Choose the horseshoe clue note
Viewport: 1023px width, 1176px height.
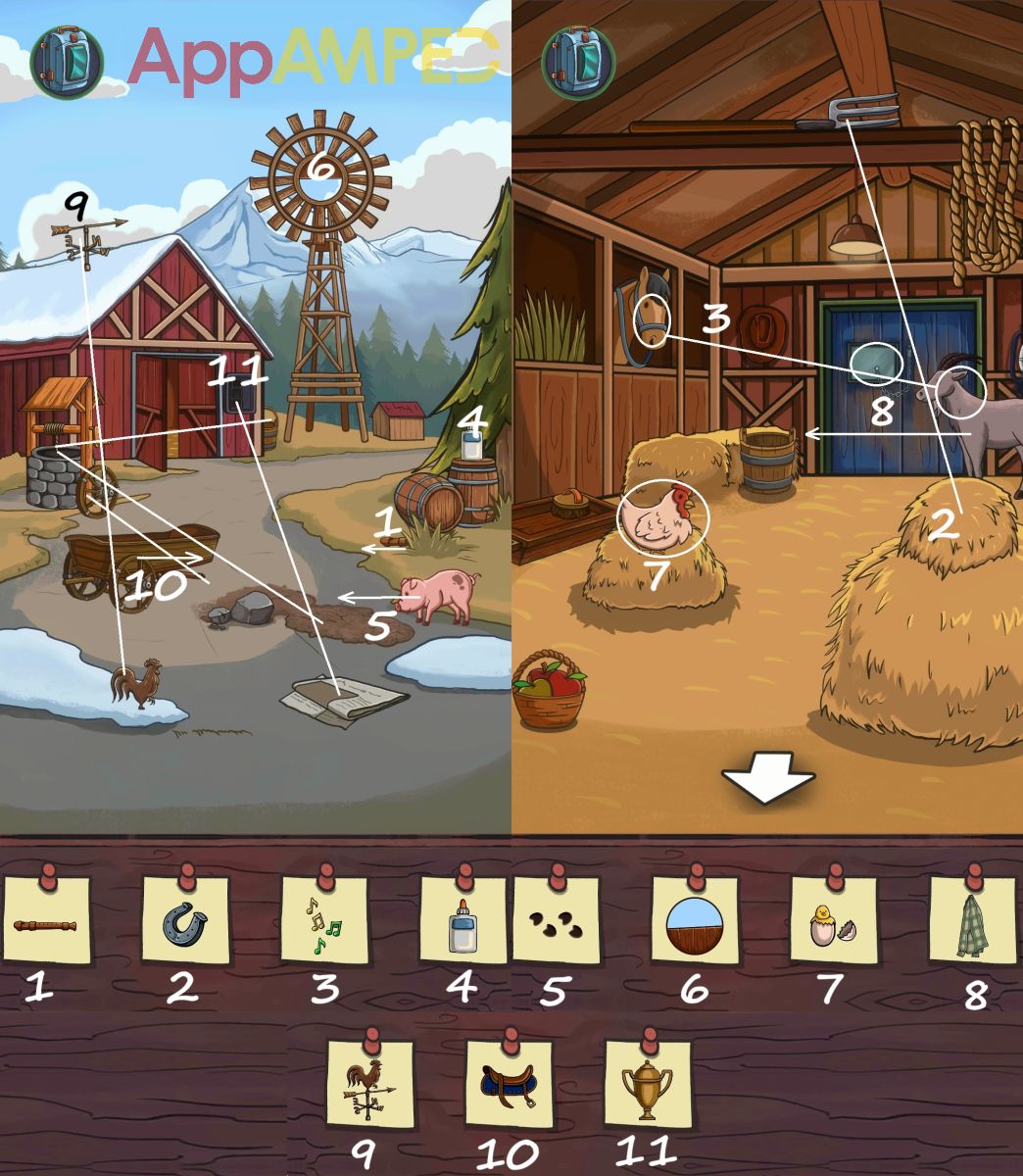(185, 921)
